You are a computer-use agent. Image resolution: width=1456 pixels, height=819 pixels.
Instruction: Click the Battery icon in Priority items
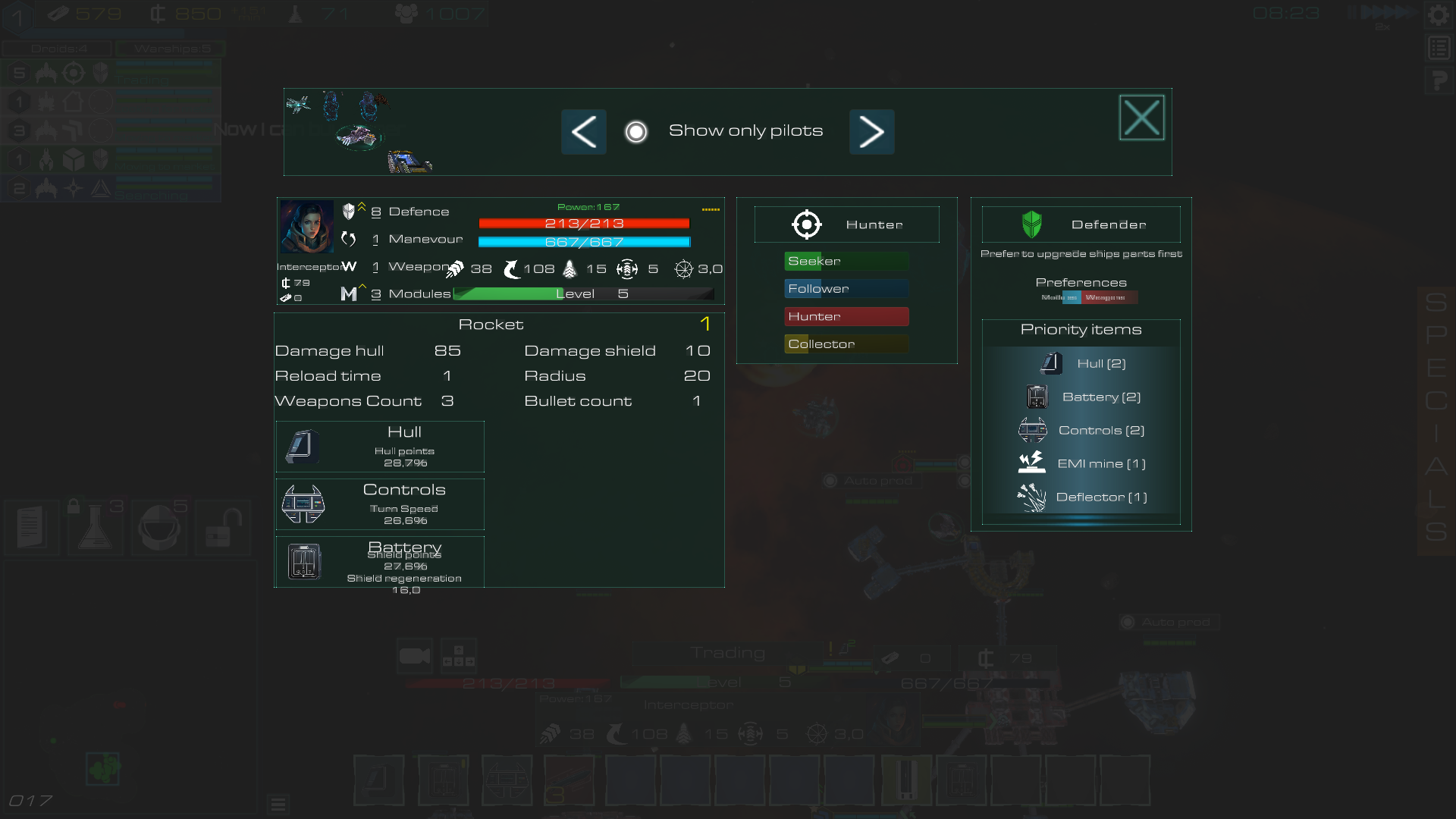[x=1037, y=396]
